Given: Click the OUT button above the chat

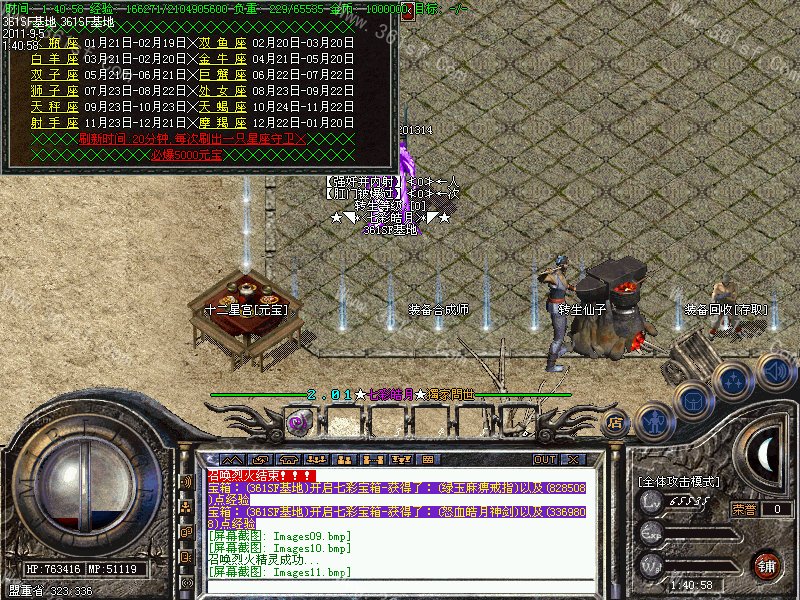Looking at the screenshot, I should click(x=545, y=459).
